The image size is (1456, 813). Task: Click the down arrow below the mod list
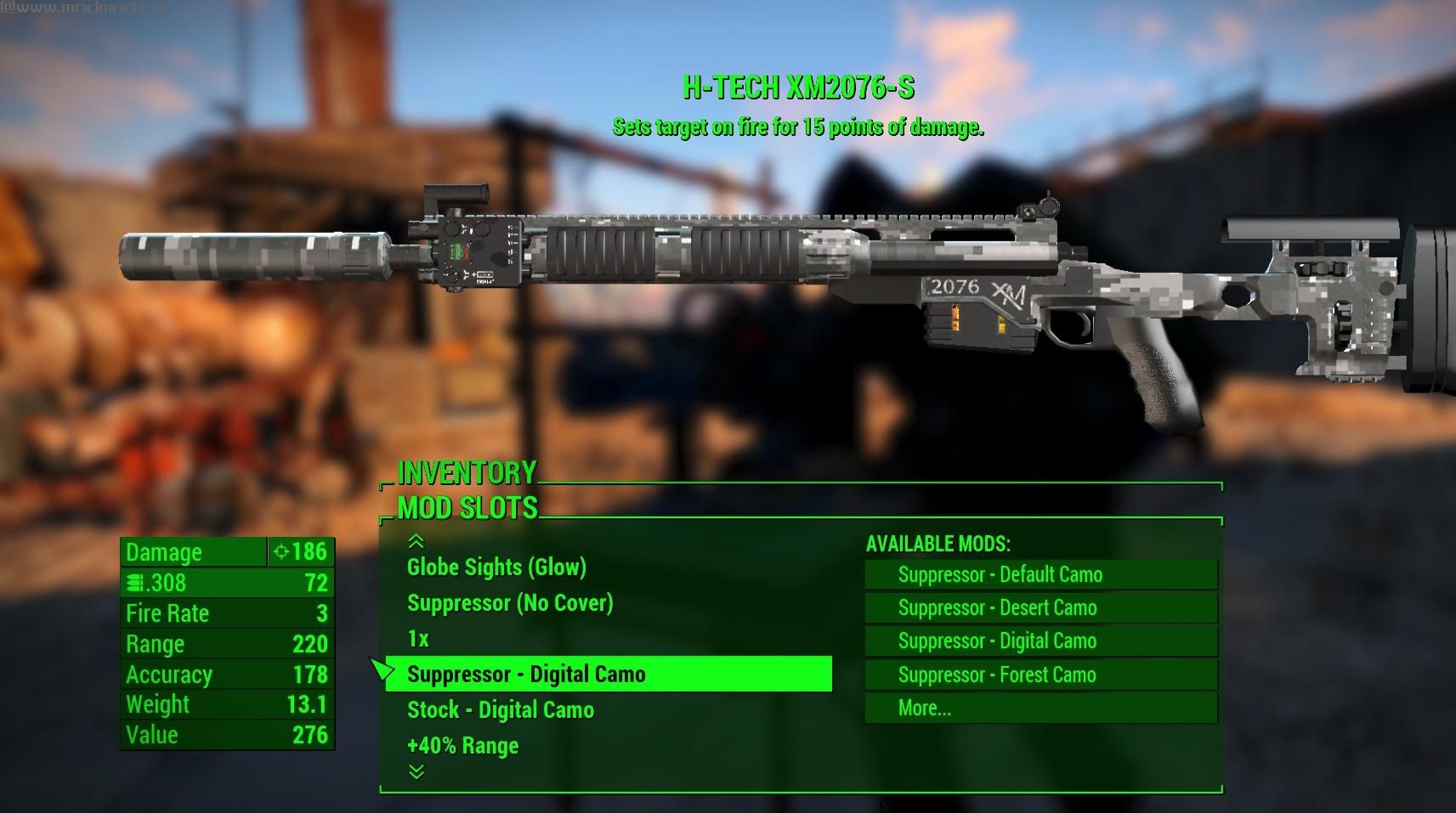pyautogui.click(x=416, y=771)
